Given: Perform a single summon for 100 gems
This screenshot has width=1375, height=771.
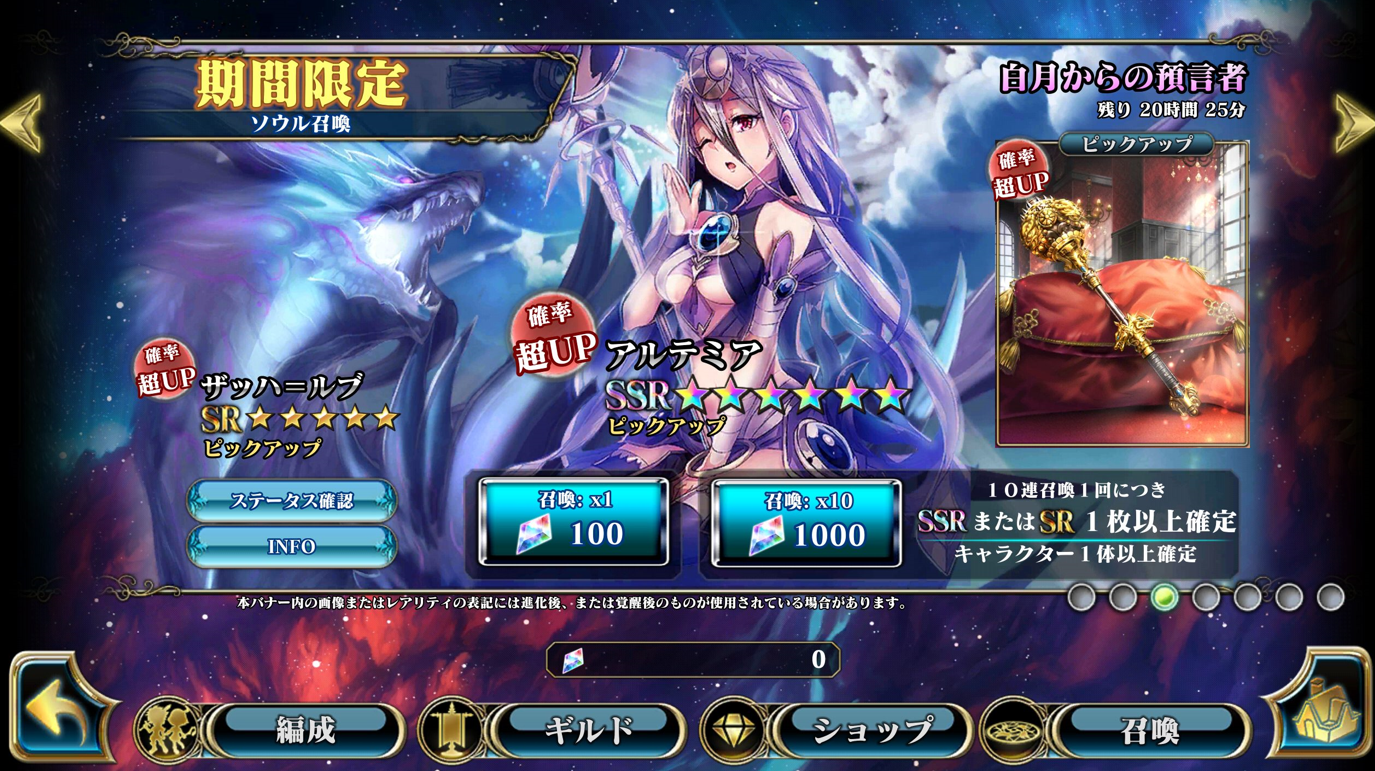Looking at the screenshot, I should click(574, 522).
